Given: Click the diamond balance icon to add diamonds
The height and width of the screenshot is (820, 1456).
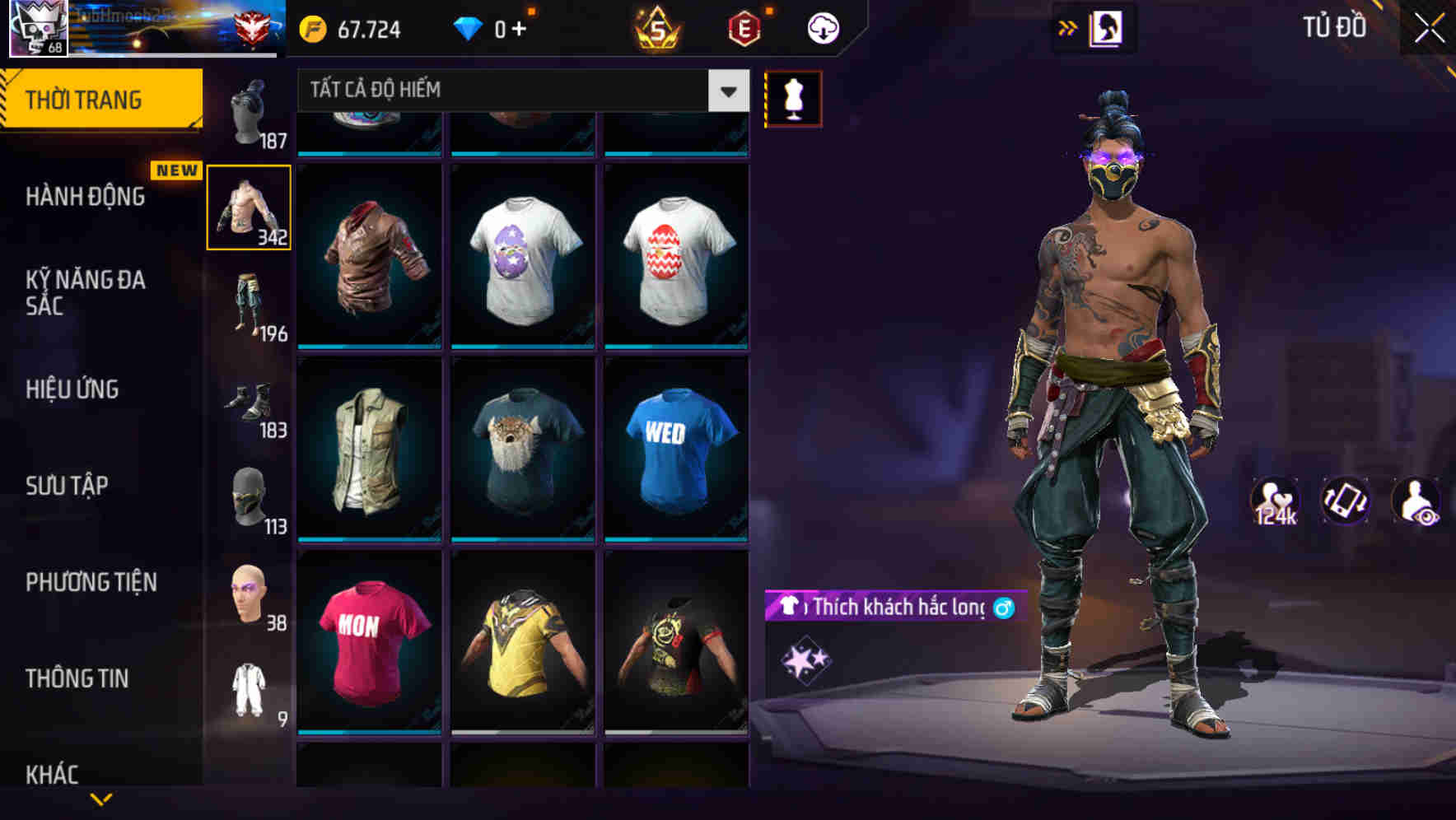Looking at the screenshot, I should click(467, 28).
